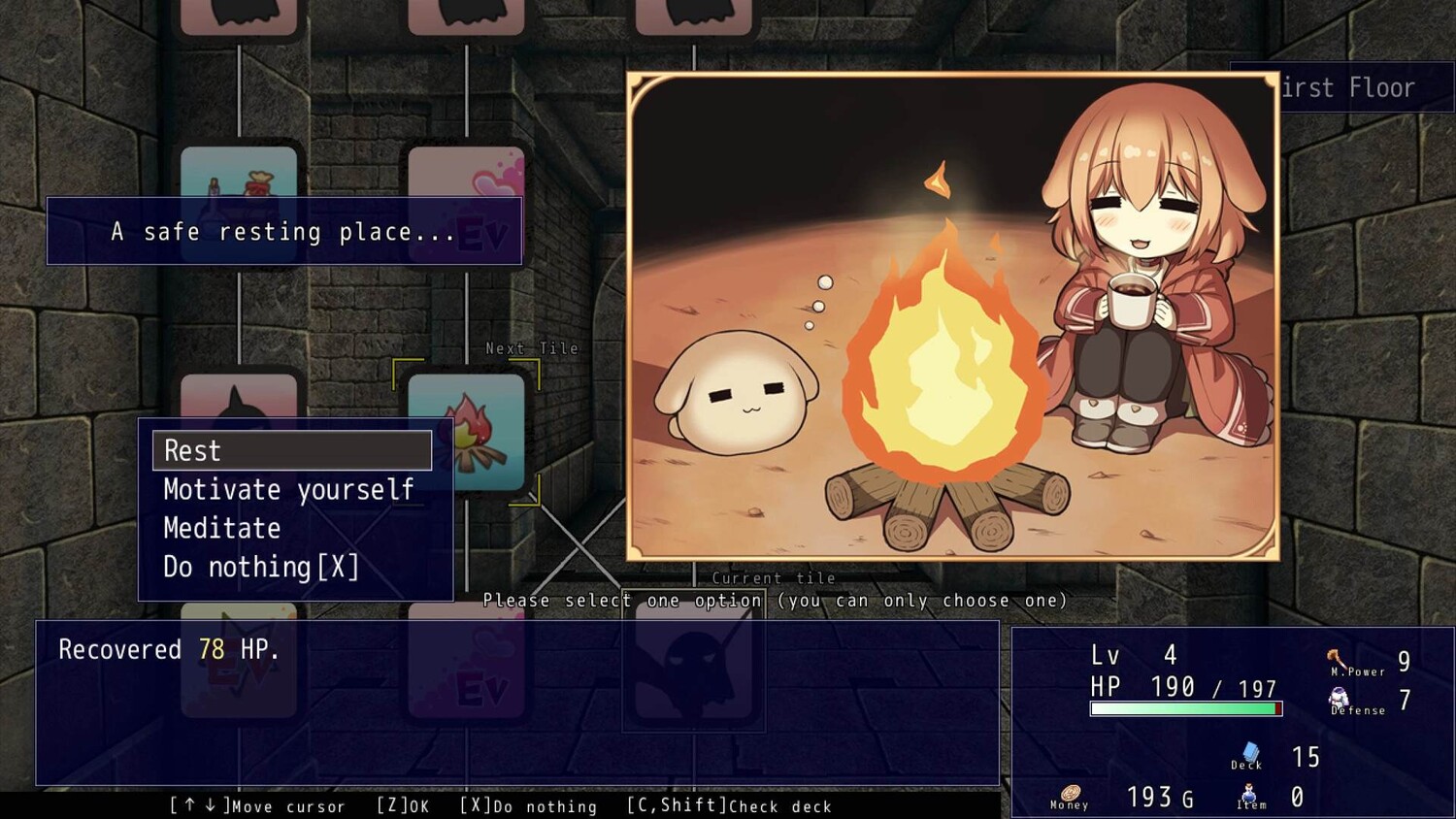The image size is (1456, 819).
Task: Open the Item potion icon
Action: [1250, 796]
